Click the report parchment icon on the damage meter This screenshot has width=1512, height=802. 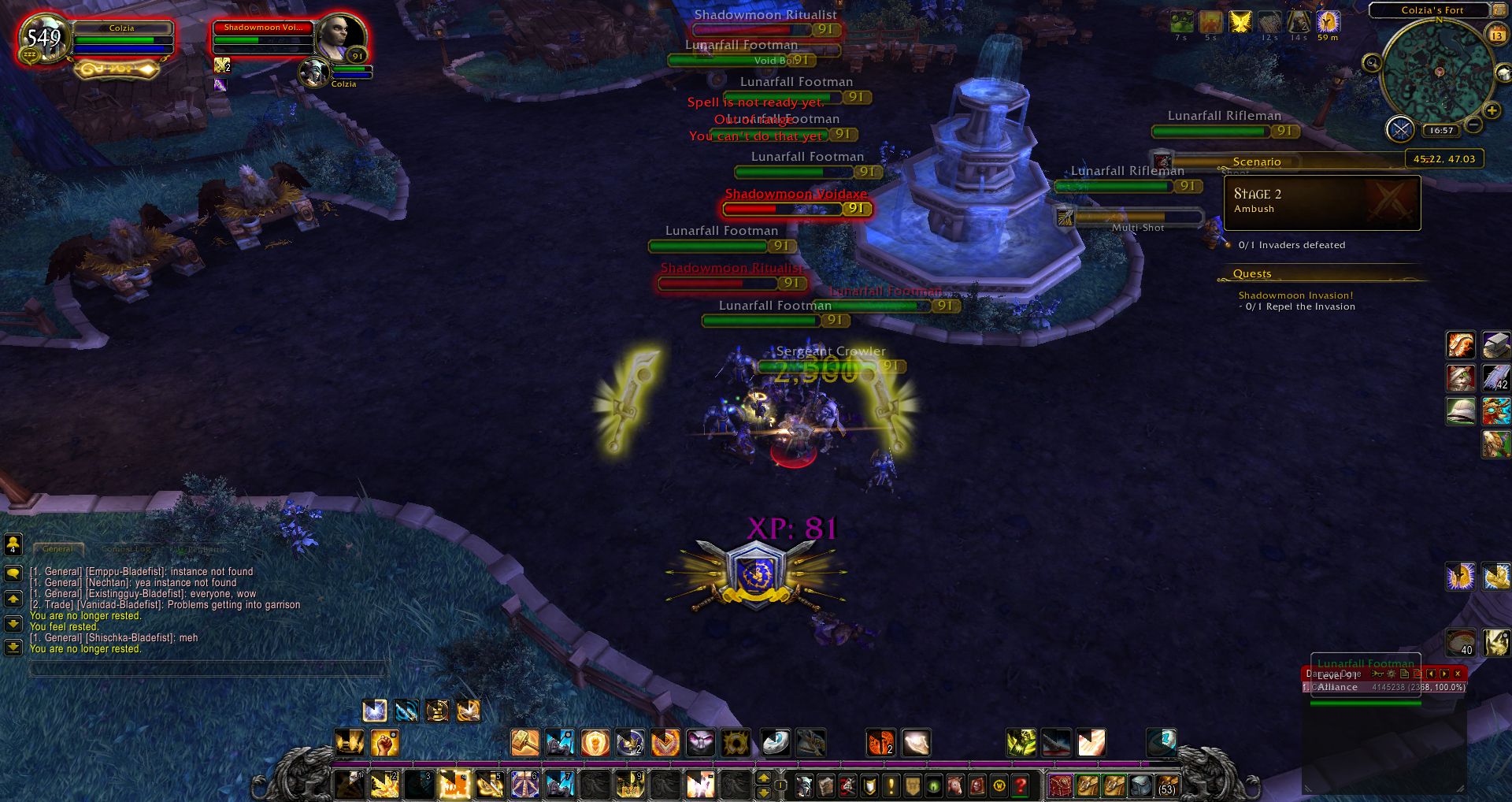coord(1405,674)
